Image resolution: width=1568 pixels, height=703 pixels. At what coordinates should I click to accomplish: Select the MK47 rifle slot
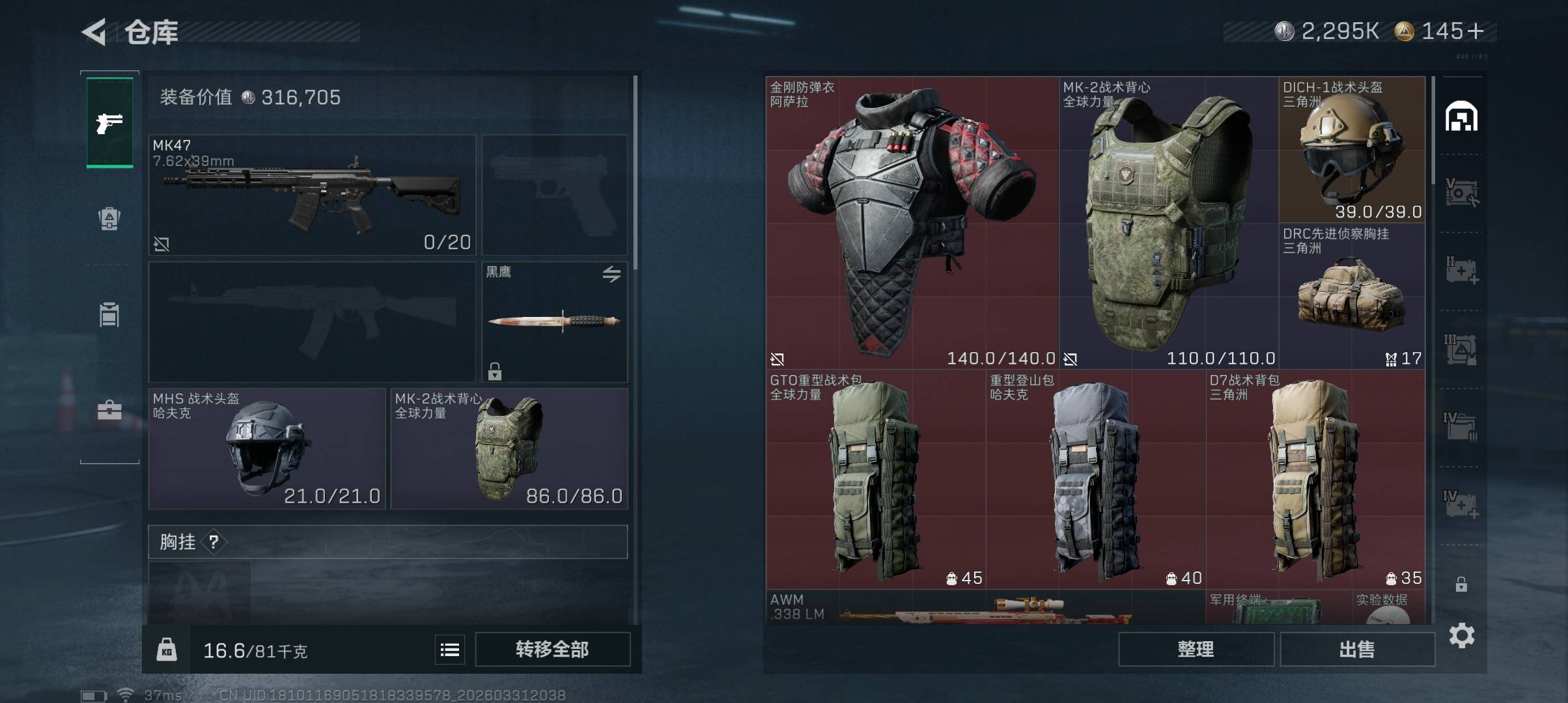tap(312, 195)
